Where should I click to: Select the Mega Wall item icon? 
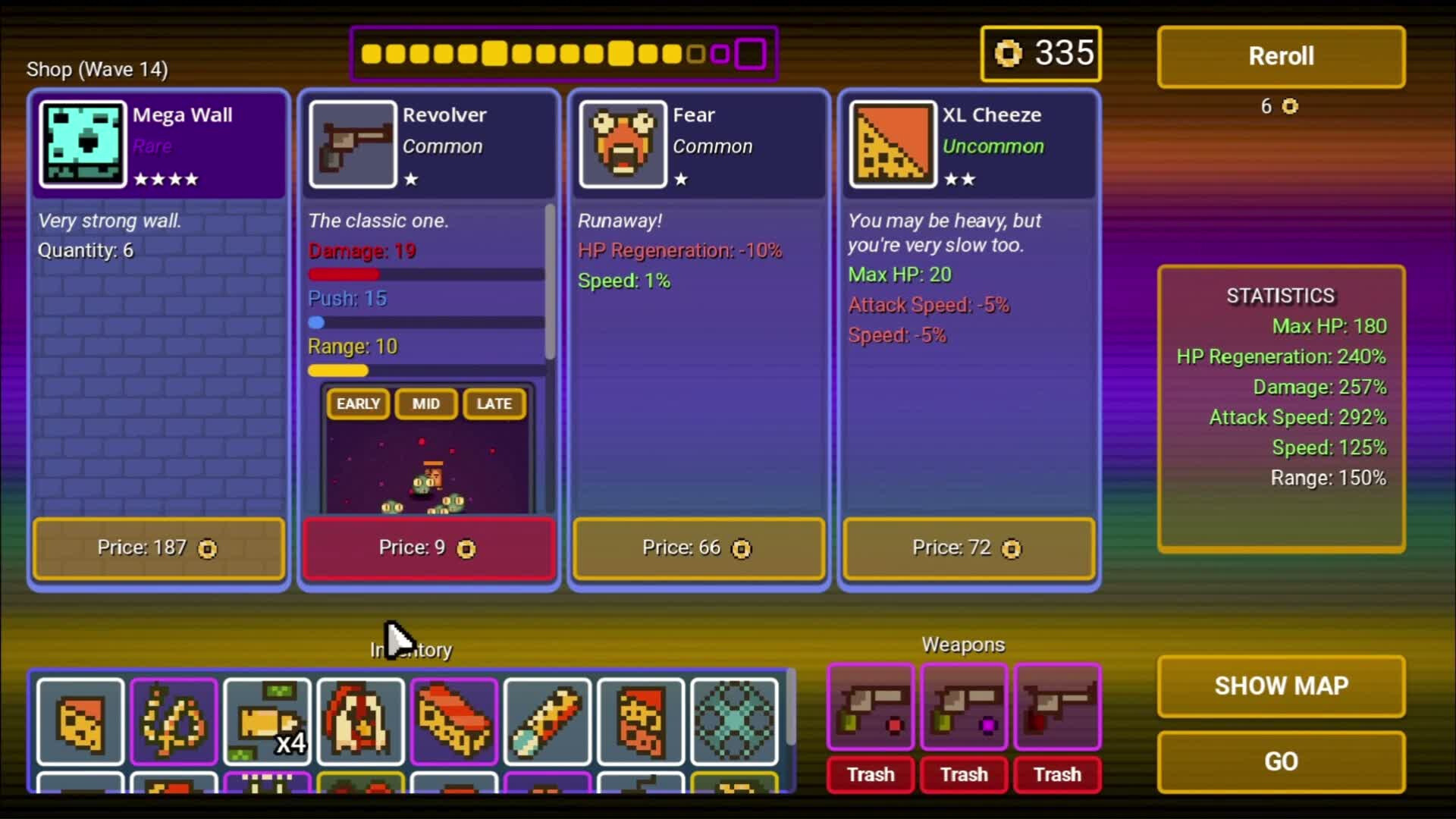point(81,144)
